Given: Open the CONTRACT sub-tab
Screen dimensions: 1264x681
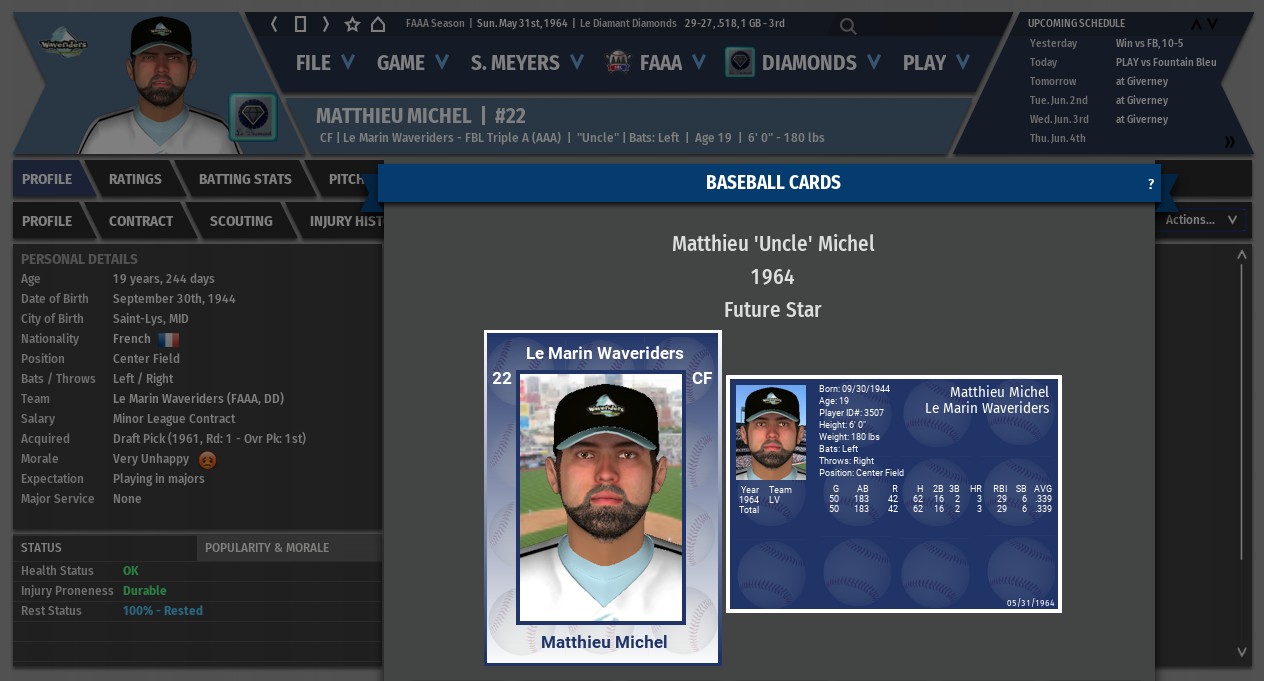Looking at the screenshot, I should pos(141,221).
